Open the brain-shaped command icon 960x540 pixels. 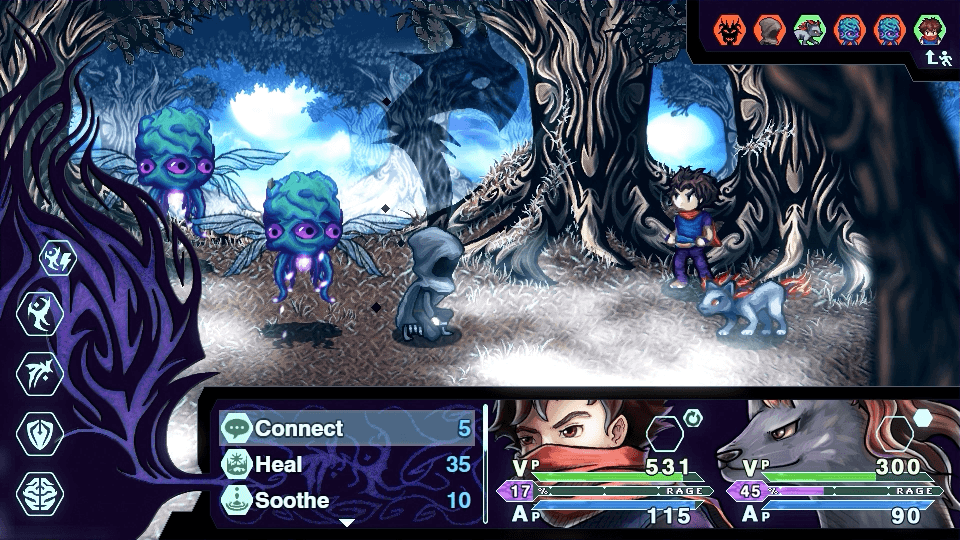(x=41, y=494)
